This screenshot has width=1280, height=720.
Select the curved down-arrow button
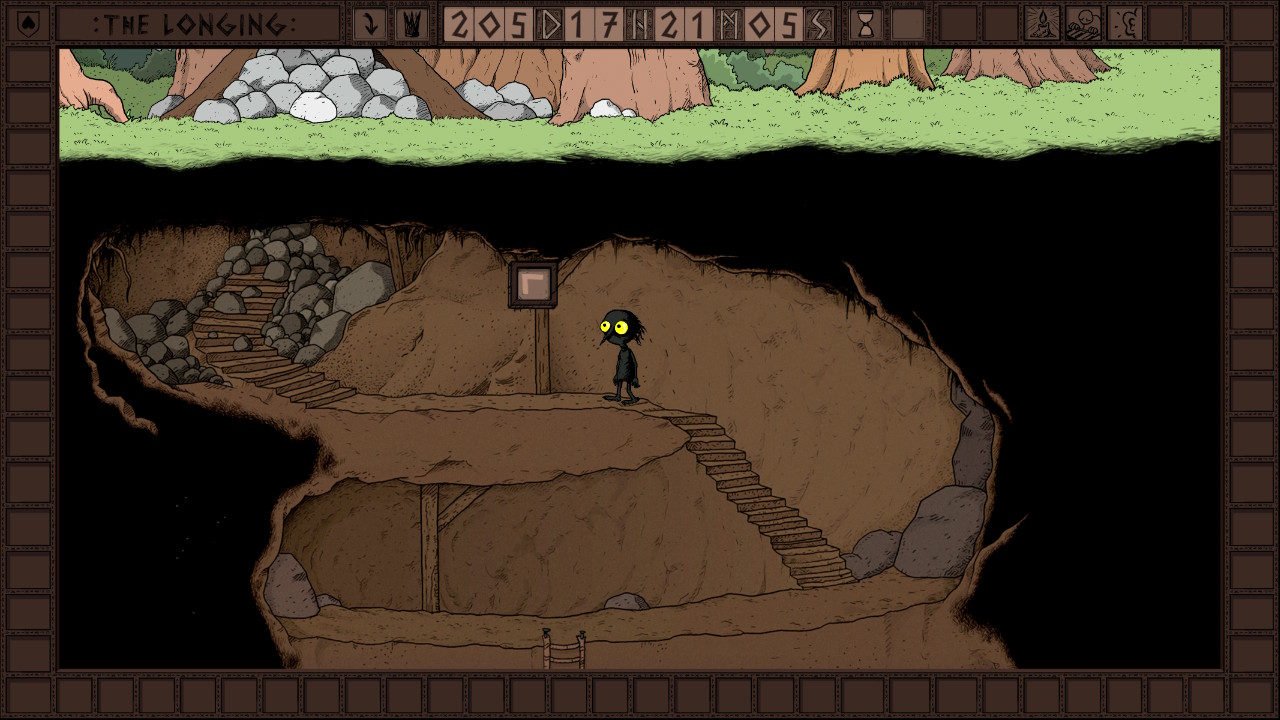click(370, 24)
